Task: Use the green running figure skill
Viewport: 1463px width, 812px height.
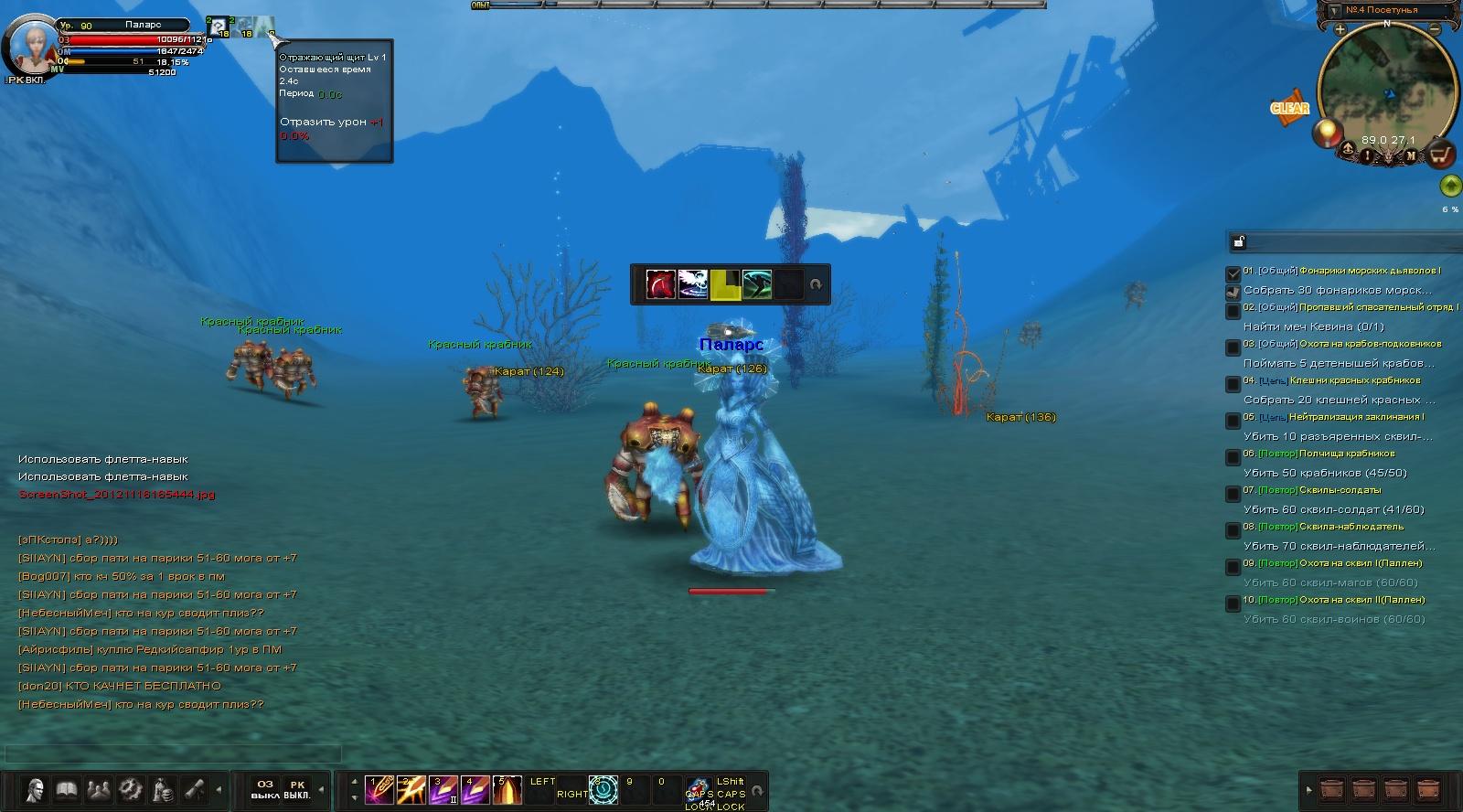Action: click(757, 284)
